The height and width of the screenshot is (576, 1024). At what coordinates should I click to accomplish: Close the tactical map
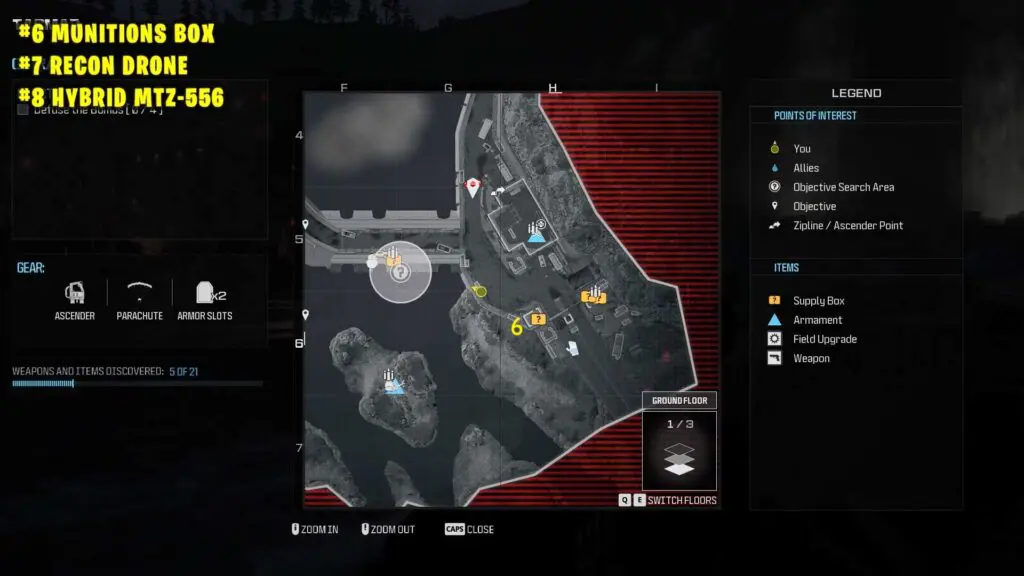tap(470, 529)
